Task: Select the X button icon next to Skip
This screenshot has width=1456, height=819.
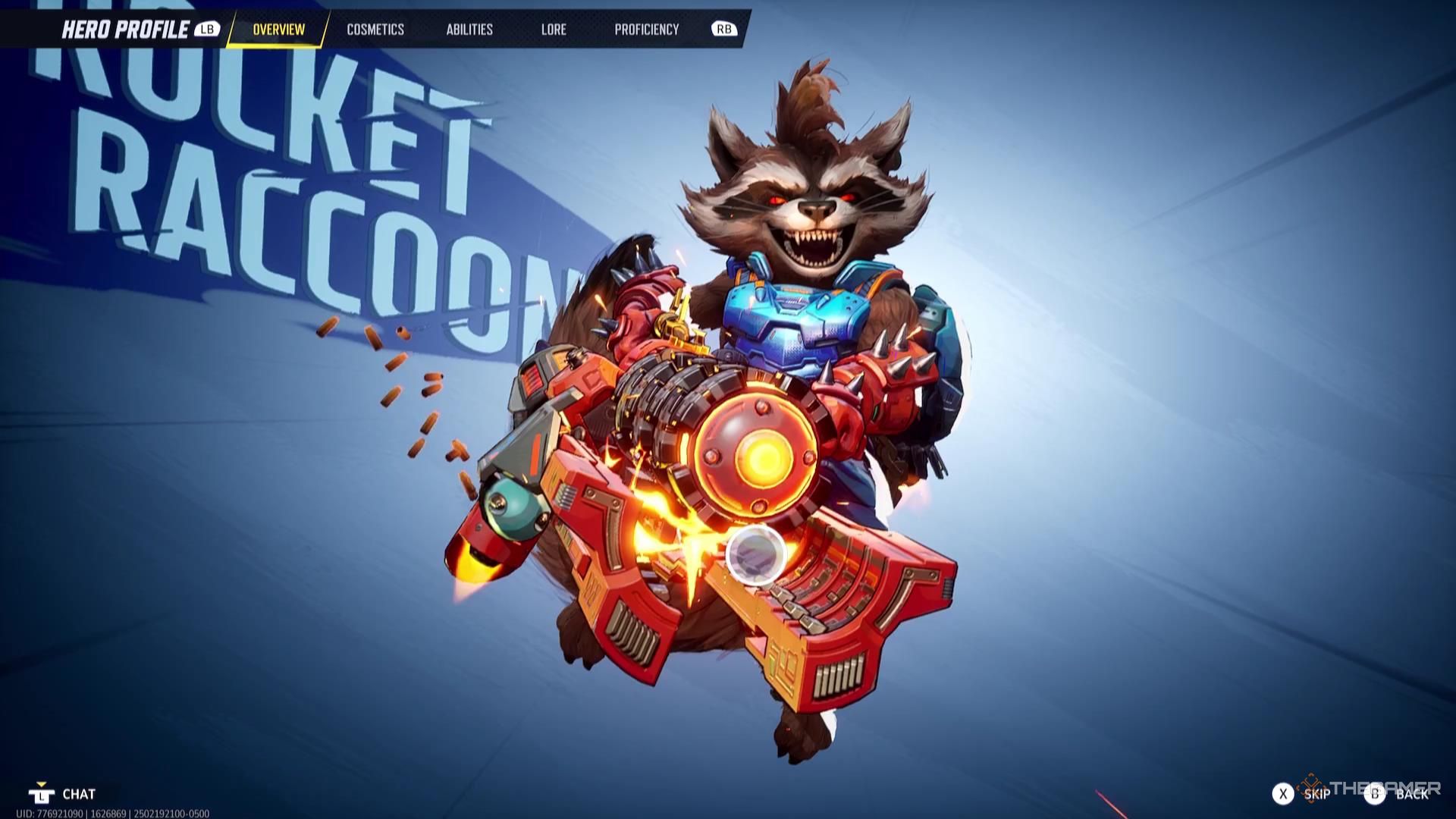Action: click(1283, 794)
